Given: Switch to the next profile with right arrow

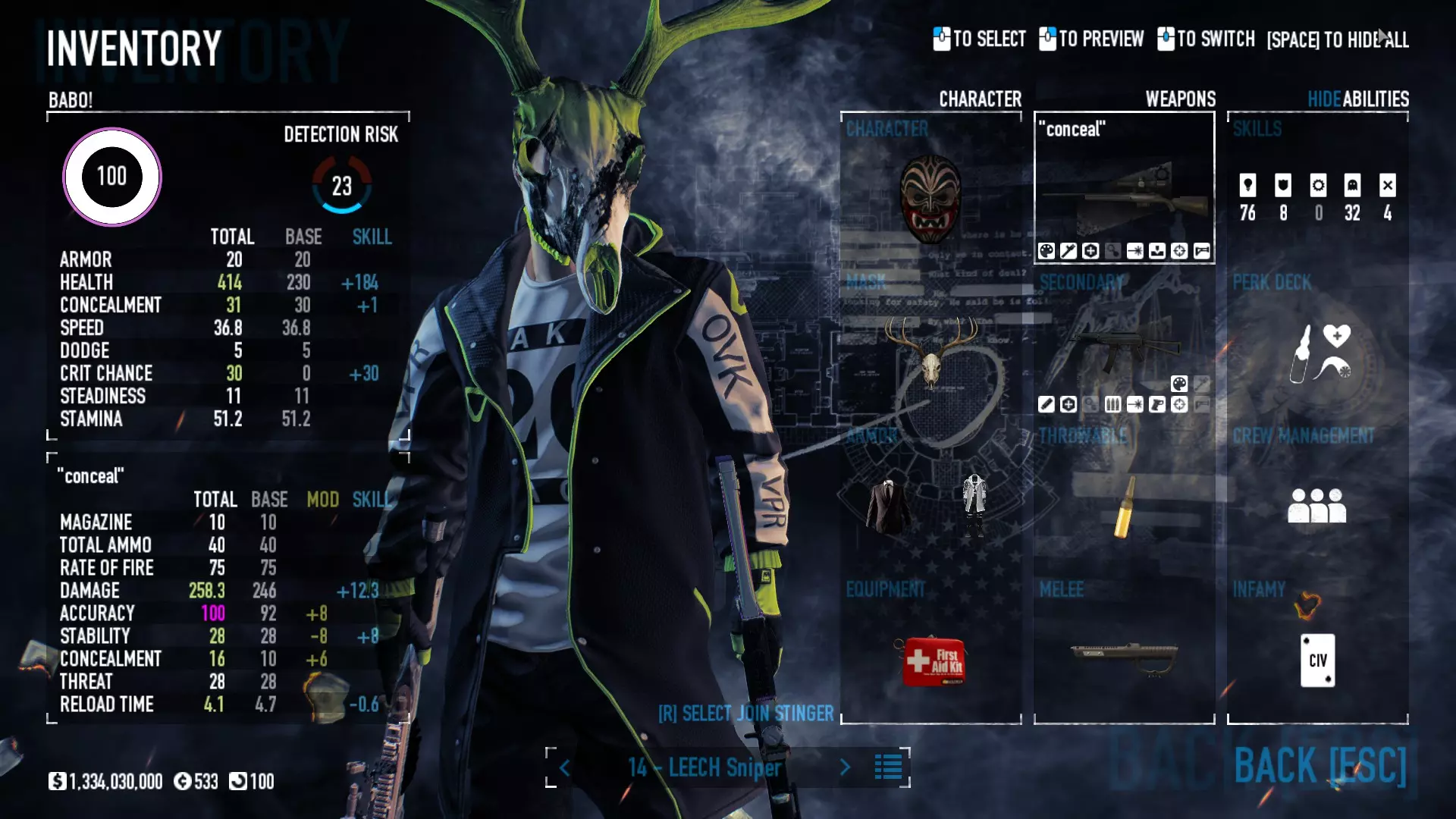Looking at the screenshot, I should [x=845, y=767].
